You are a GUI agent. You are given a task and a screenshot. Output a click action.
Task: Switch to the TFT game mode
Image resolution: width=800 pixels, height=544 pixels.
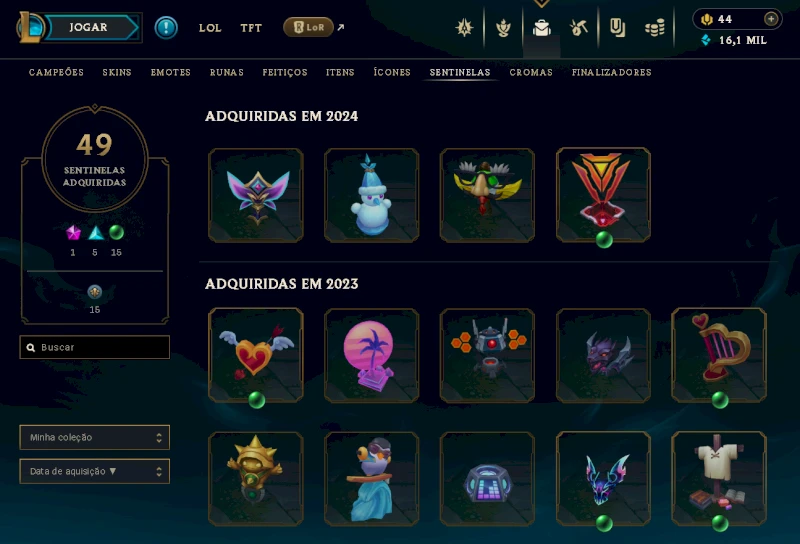251,28
